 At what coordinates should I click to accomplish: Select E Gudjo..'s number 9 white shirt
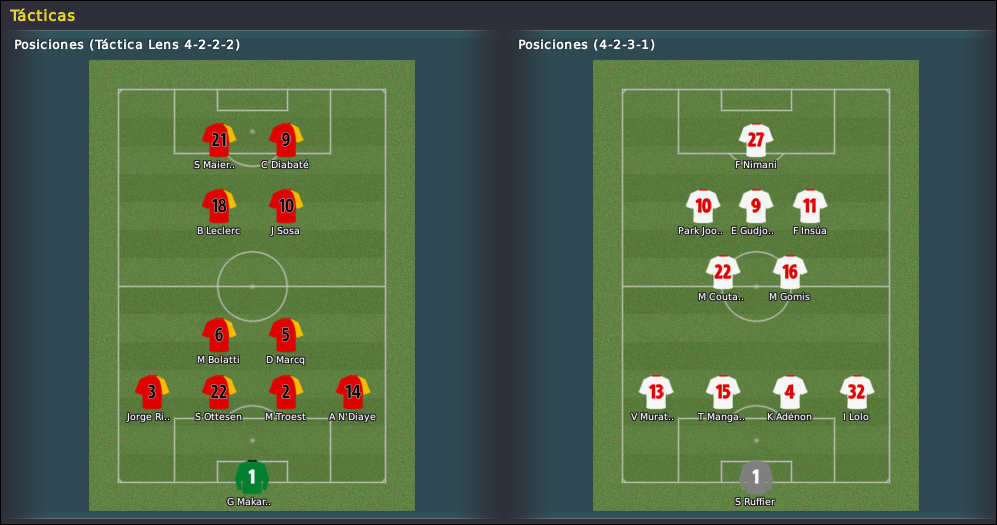click(755, 206)
